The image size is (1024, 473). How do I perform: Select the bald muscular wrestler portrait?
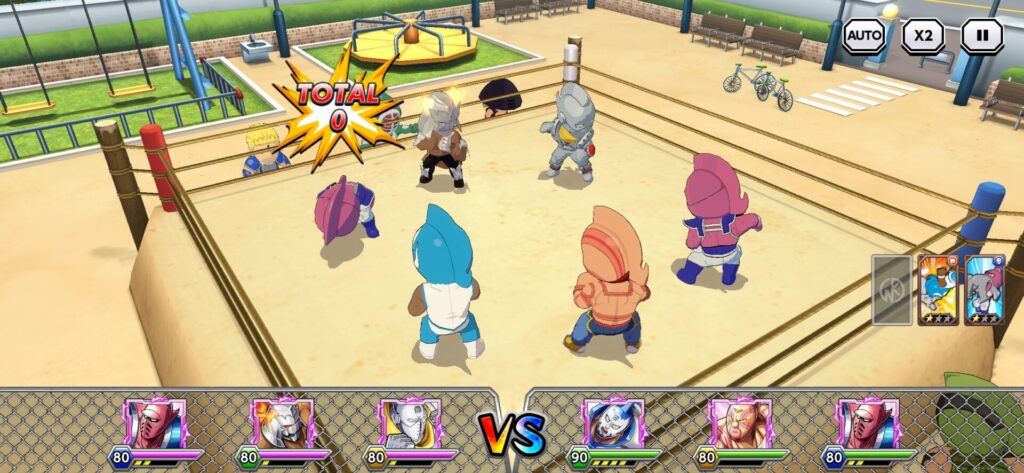pyautogui.click(x=740, y=424)
